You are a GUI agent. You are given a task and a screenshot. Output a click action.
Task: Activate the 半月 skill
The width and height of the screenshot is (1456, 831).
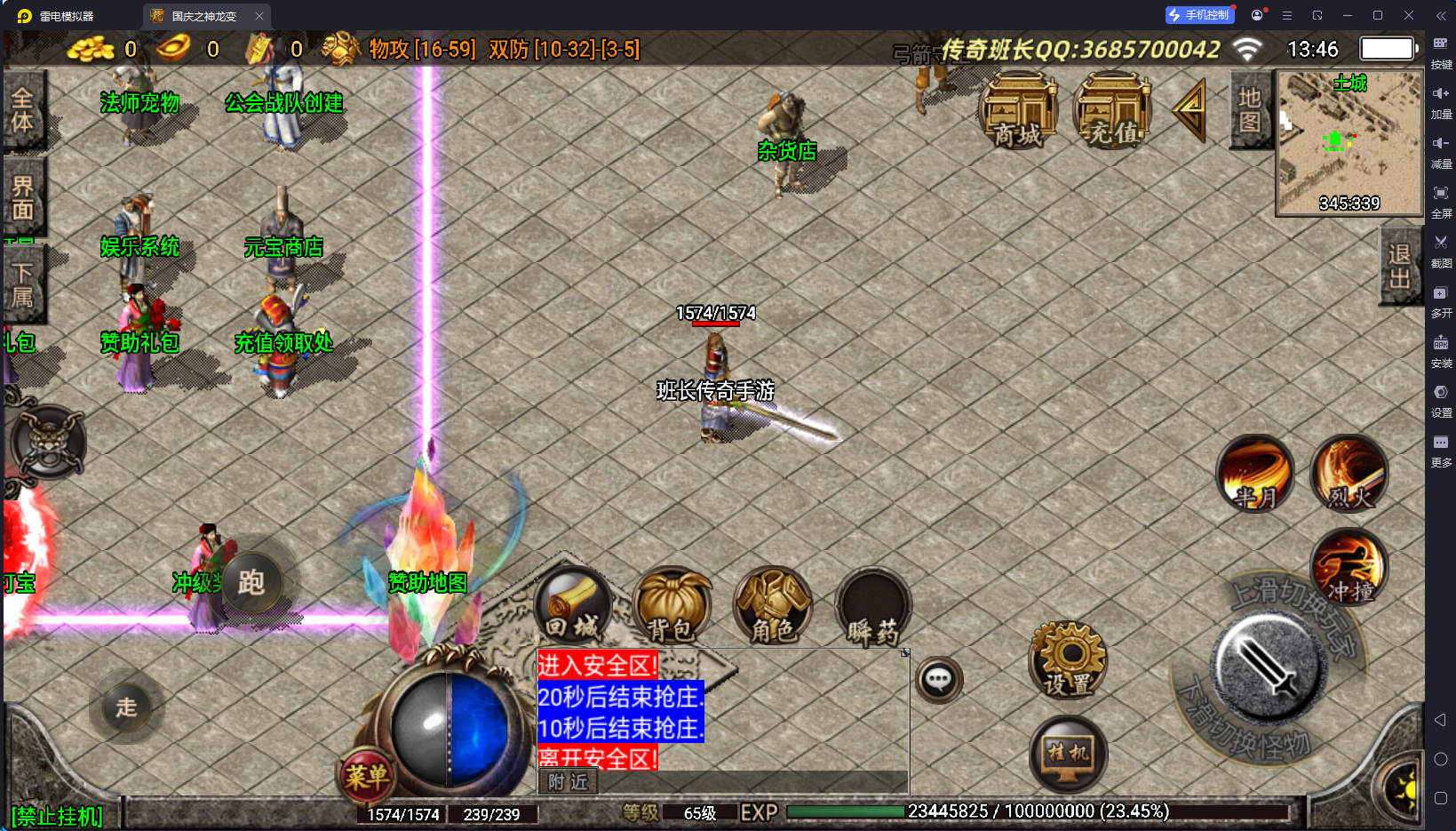[x=1254, y=475]
